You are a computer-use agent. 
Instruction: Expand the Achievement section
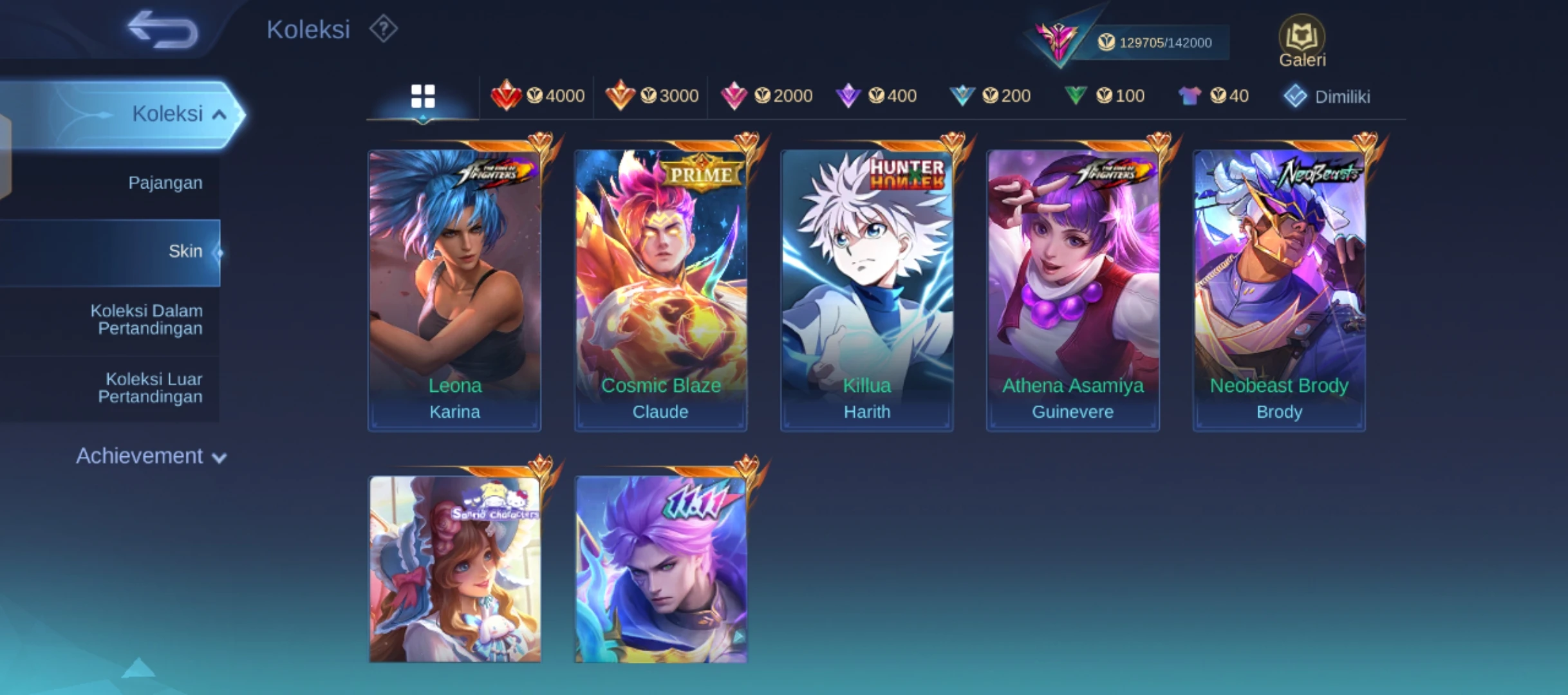(x=151, y=456)
